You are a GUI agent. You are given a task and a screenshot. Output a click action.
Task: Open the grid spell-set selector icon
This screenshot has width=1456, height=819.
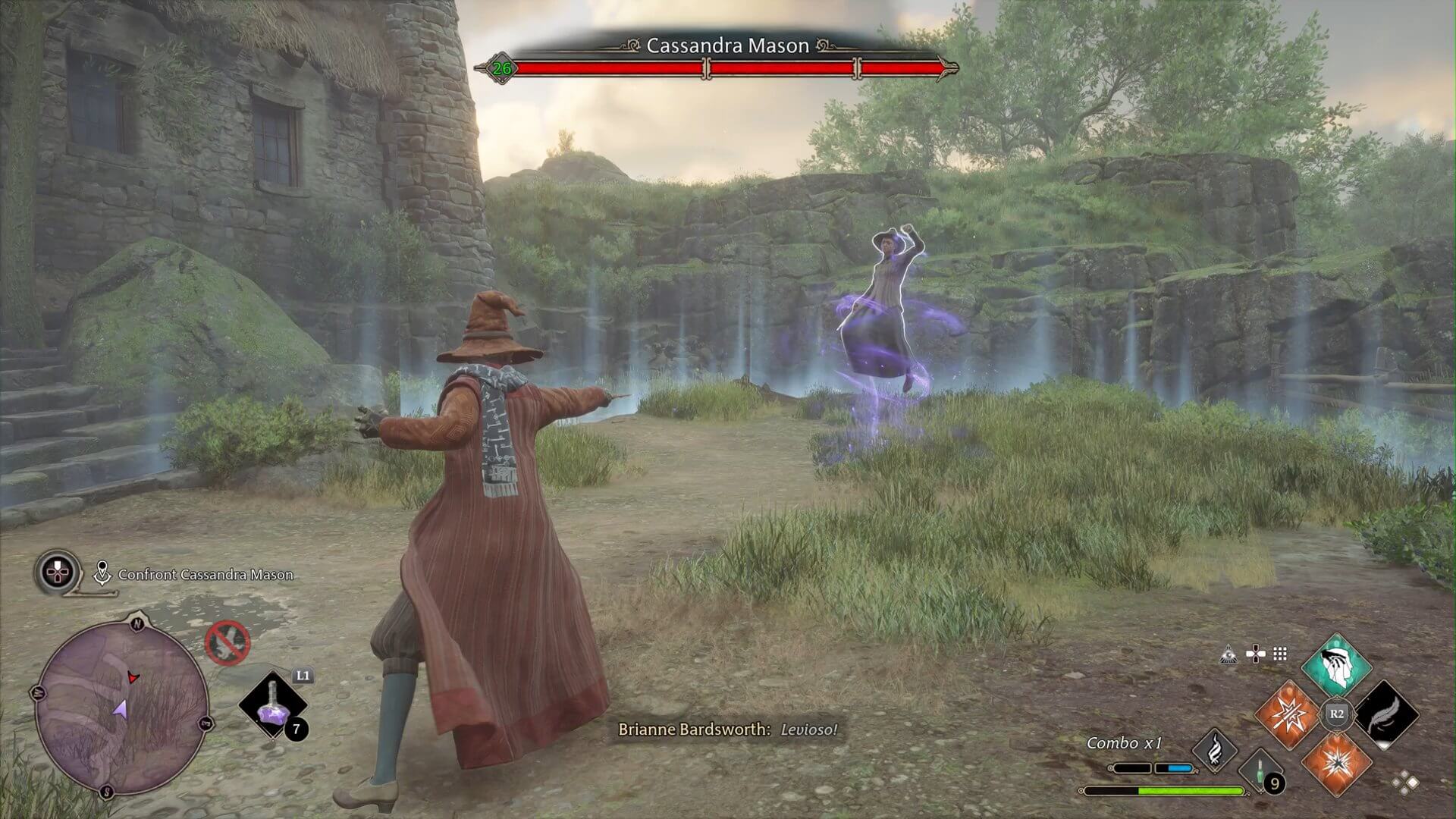1279,653
